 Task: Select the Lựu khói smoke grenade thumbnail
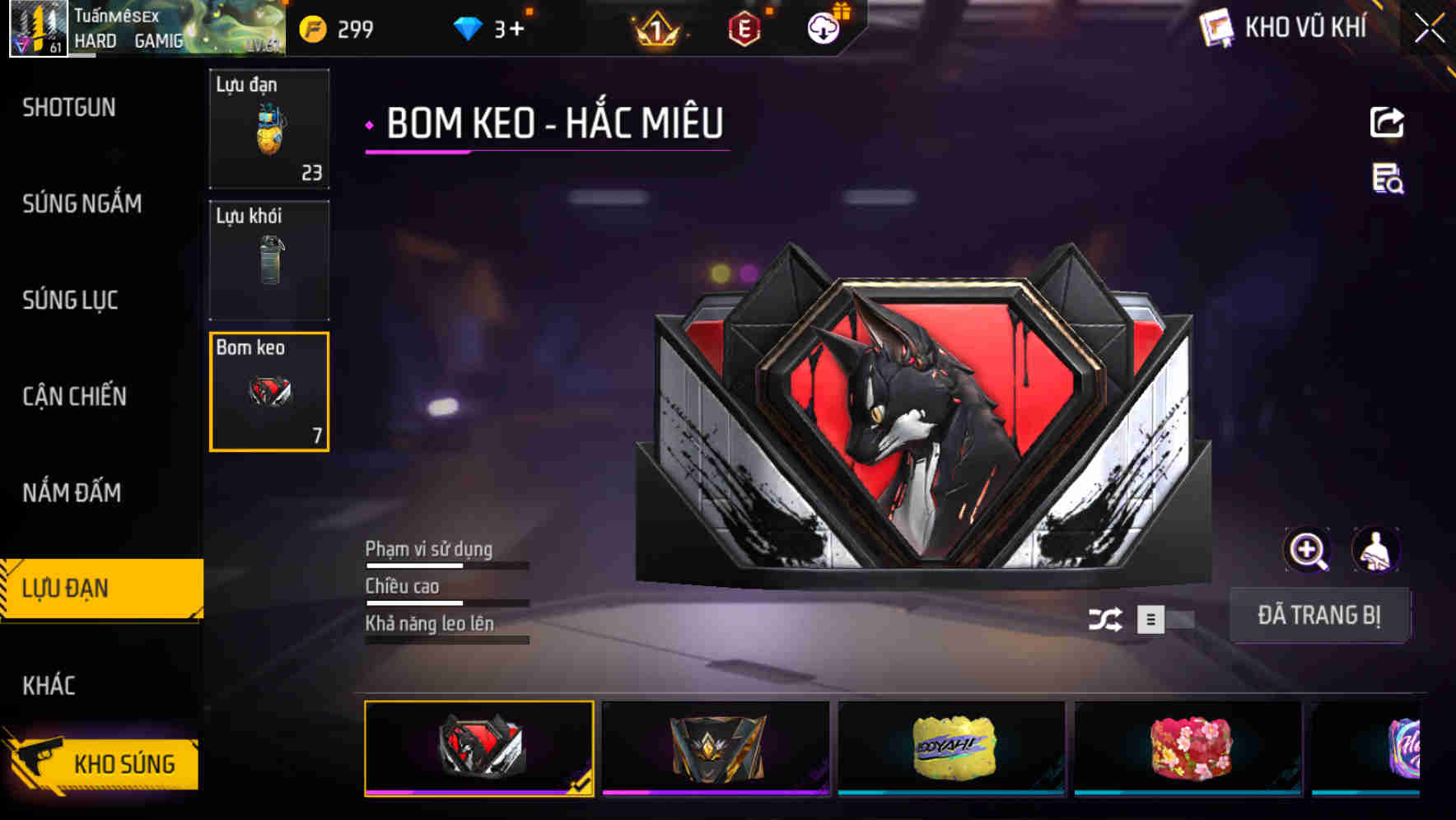pos(269,259)
